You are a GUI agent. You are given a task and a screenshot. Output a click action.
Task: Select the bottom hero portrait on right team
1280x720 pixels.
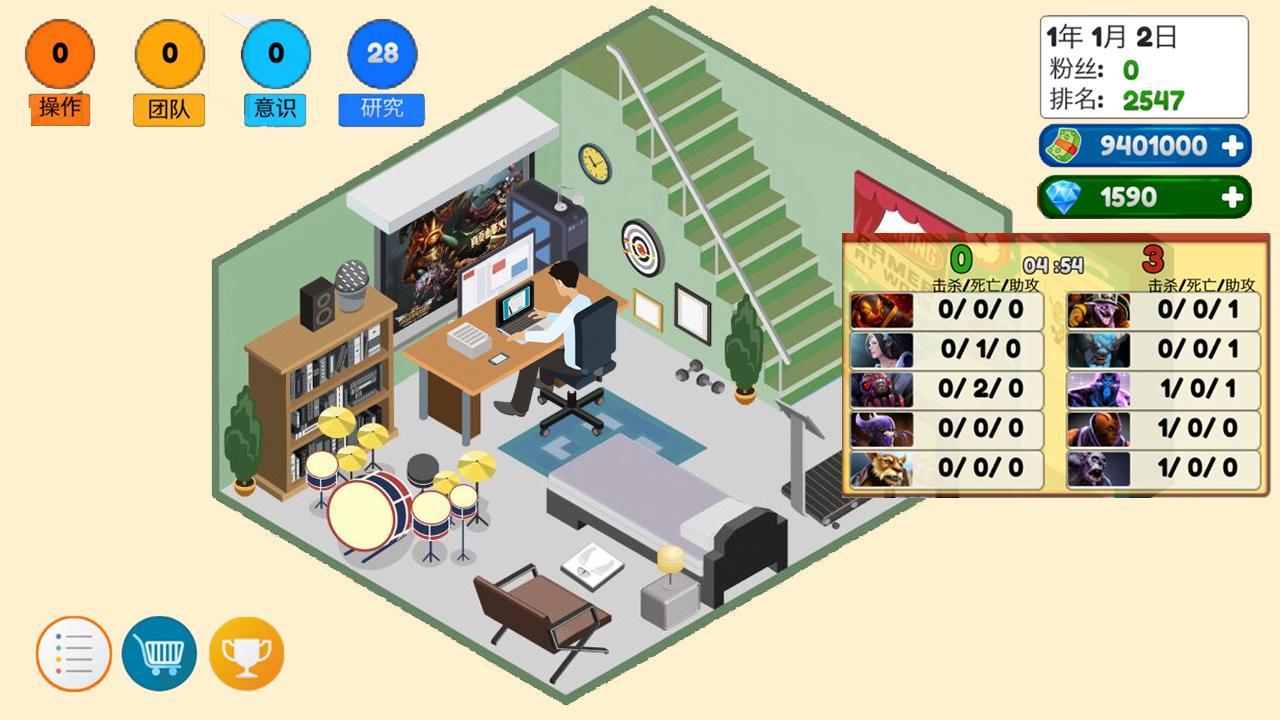pos(1099,467)
